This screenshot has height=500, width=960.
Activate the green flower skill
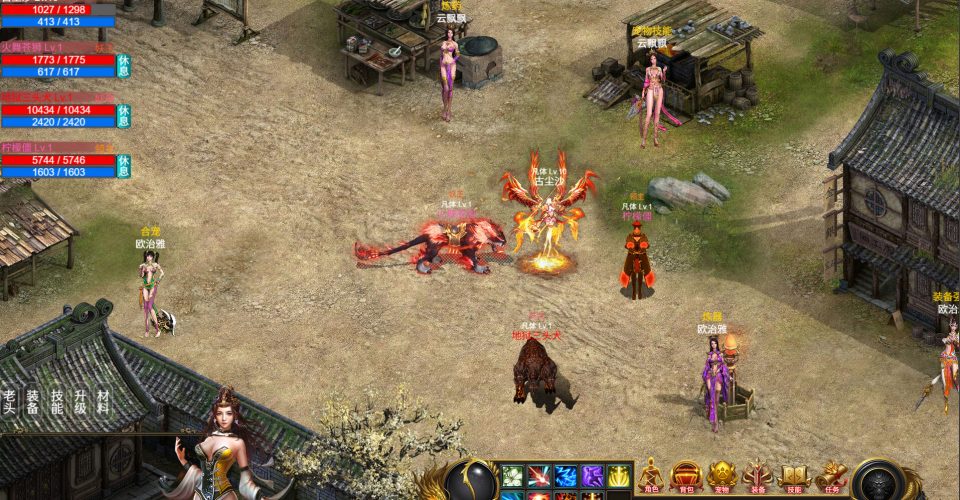click(512, 476)
